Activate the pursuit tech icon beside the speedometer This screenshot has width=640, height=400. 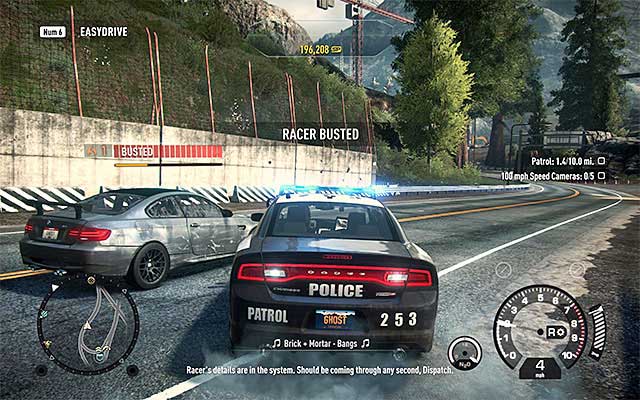(464, 352)
